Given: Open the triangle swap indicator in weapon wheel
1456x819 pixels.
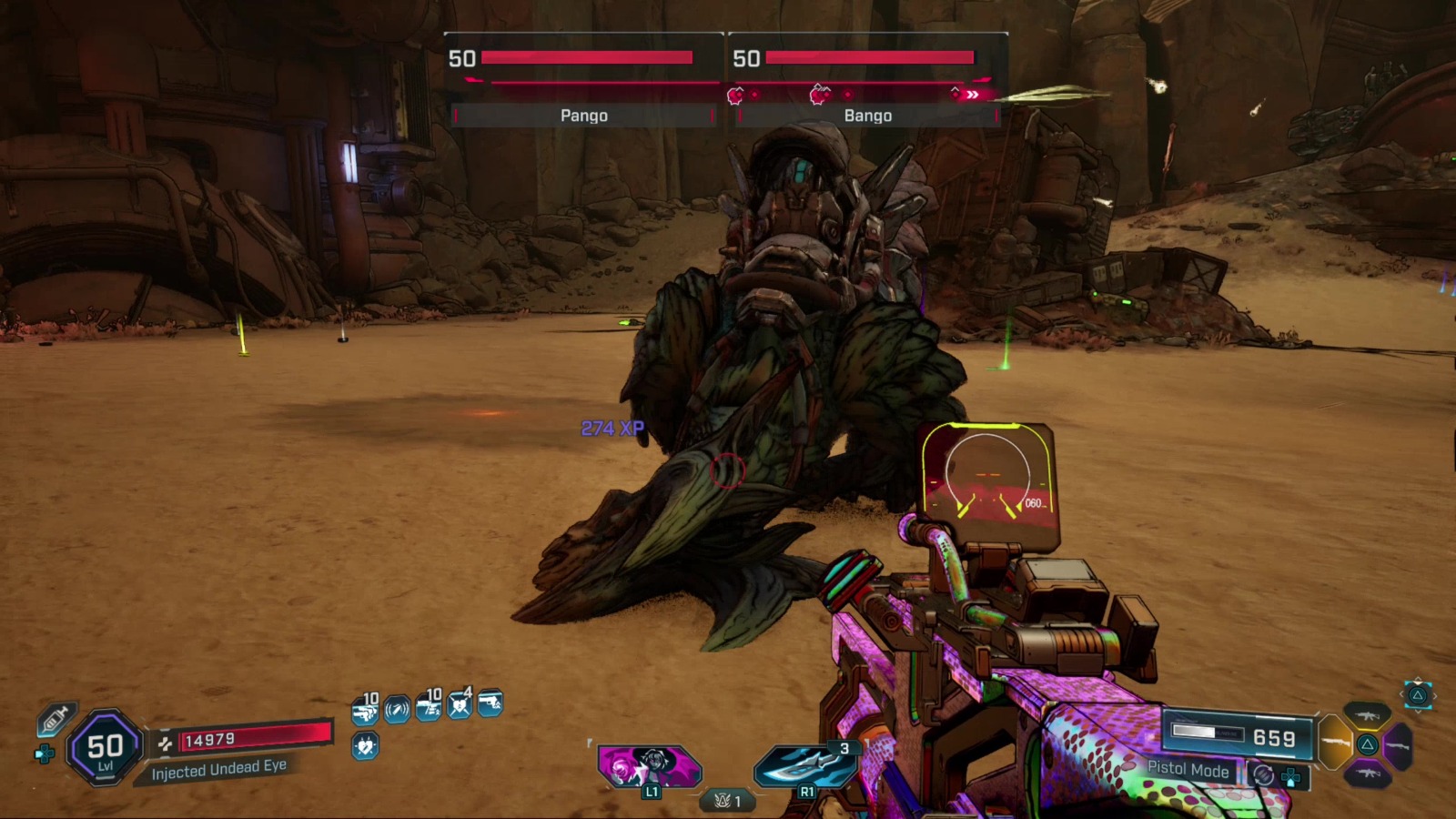Looking at the screenshot, I should [x=1368, y=744].
